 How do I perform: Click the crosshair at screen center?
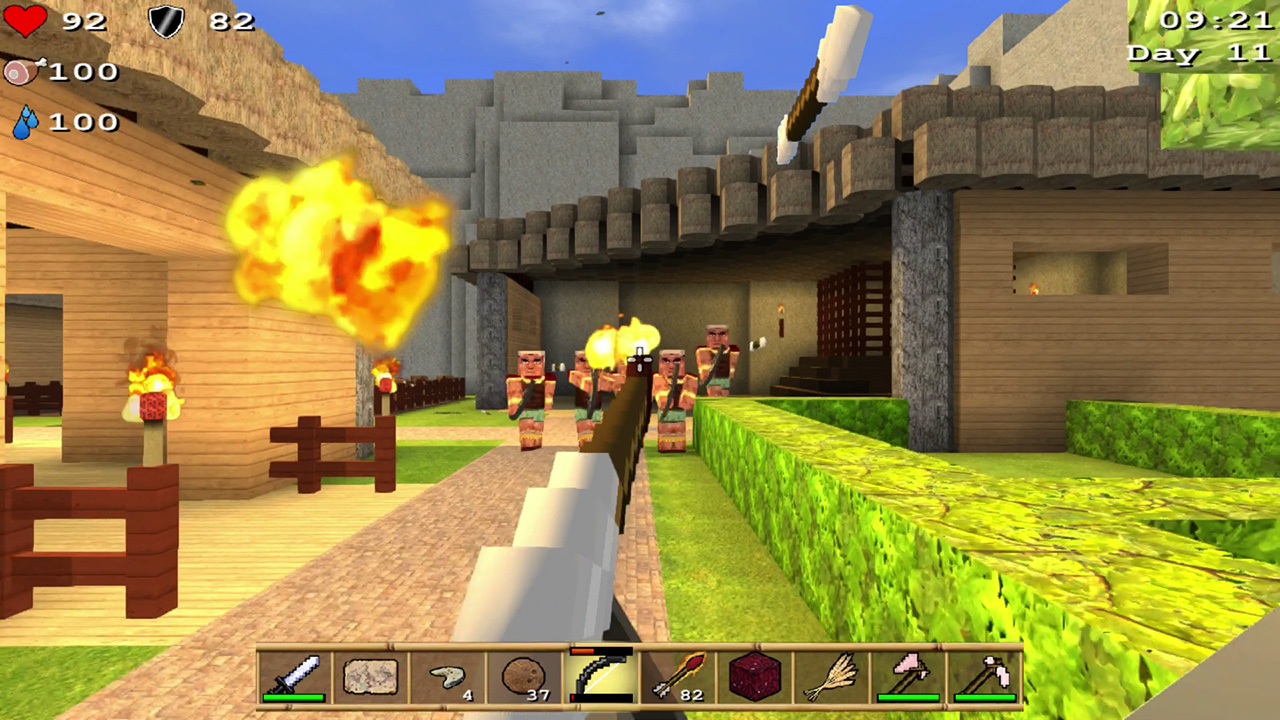click(x=640, y=360)
